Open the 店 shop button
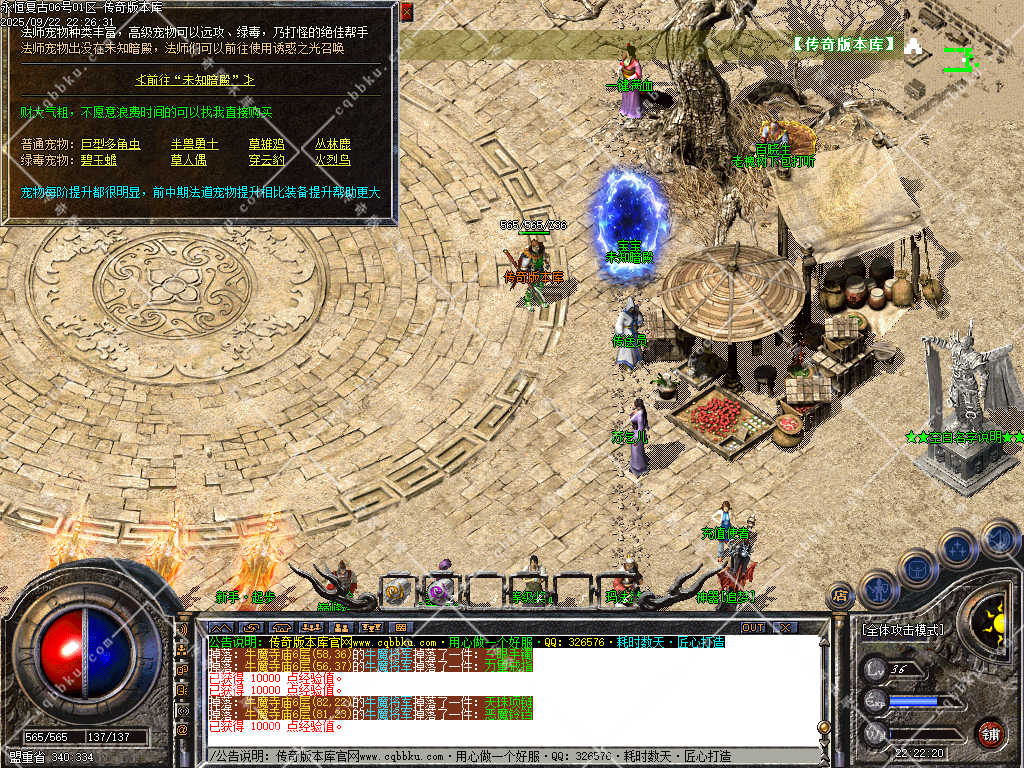The height and width of the screenshot is (768, 1024). [840, 596]
